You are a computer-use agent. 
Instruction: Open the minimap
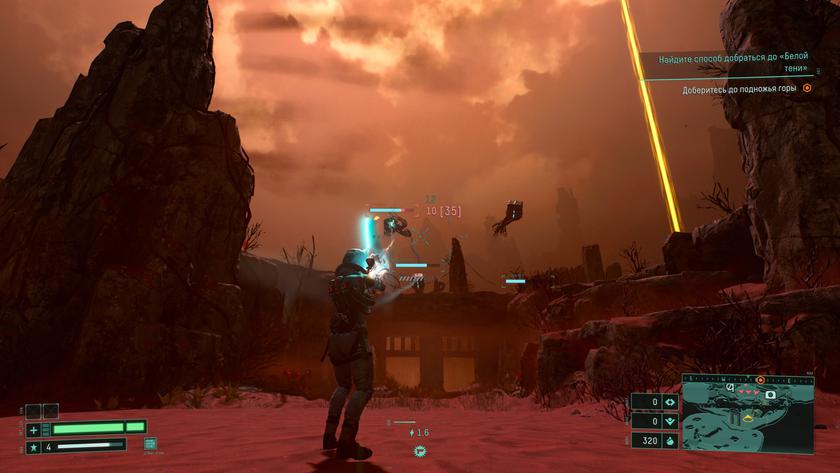tap(748, 420)
